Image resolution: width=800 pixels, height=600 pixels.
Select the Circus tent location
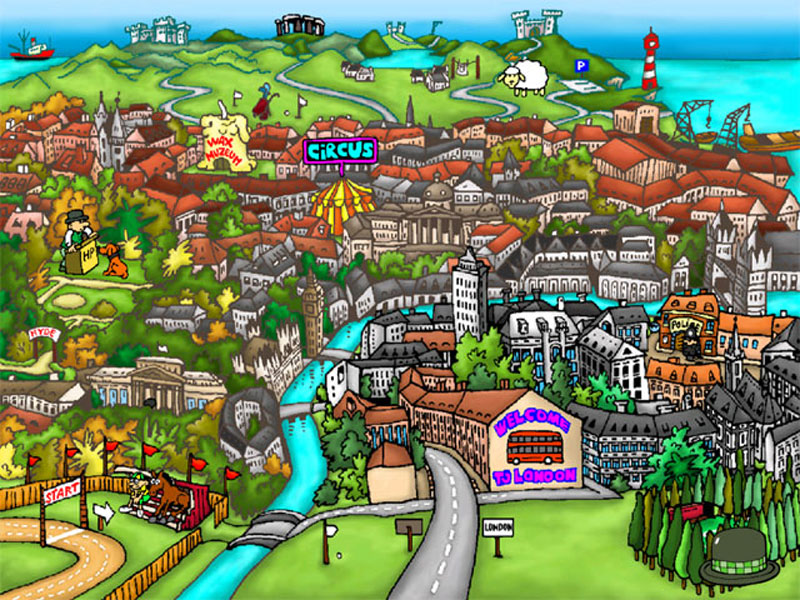coord(341,198)
